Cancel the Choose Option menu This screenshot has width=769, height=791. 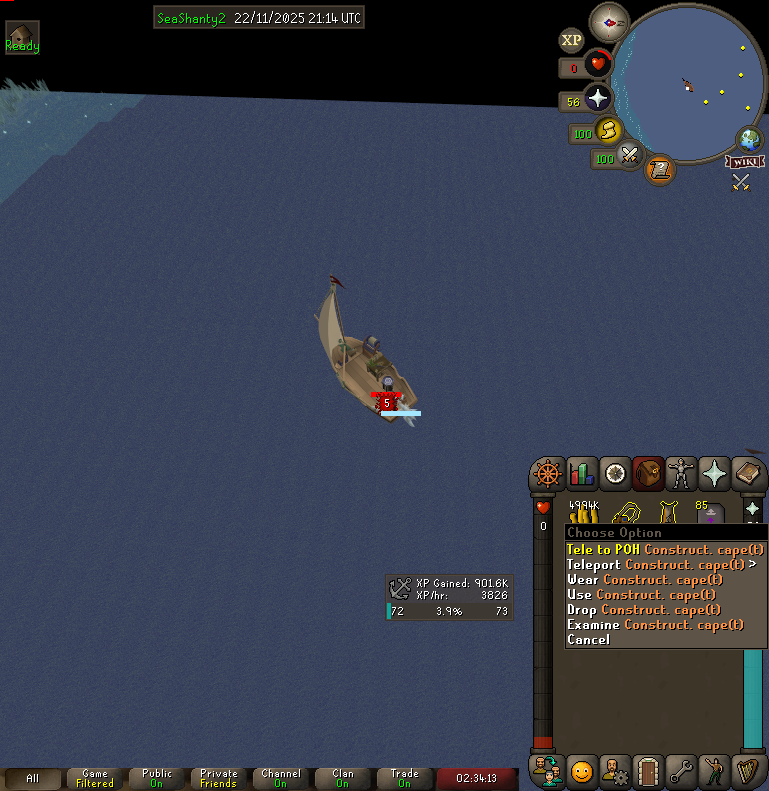[x=588, y=640]
